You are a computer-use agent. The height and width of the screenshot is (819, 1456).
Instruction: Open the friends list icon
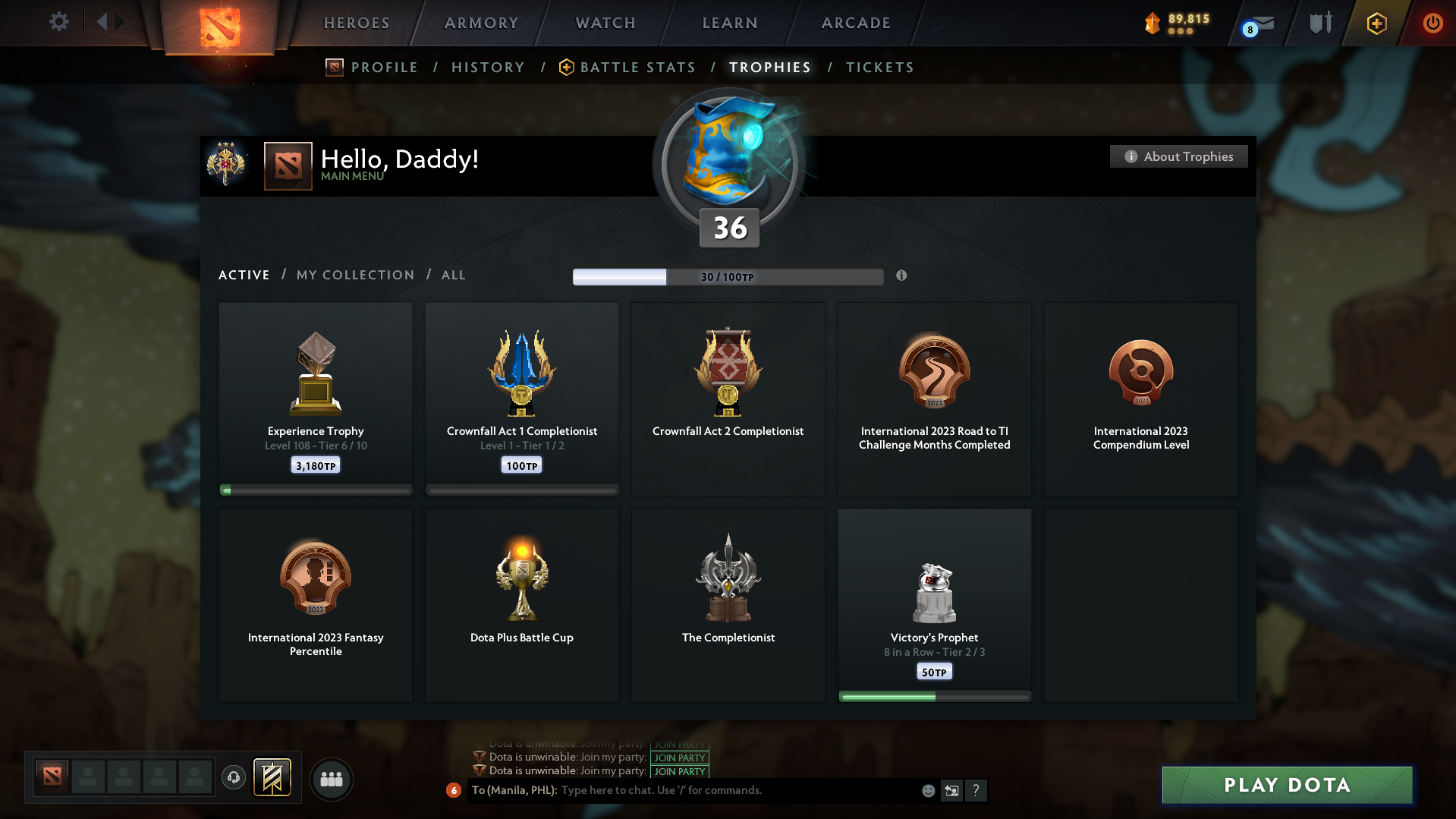(331, 779)
